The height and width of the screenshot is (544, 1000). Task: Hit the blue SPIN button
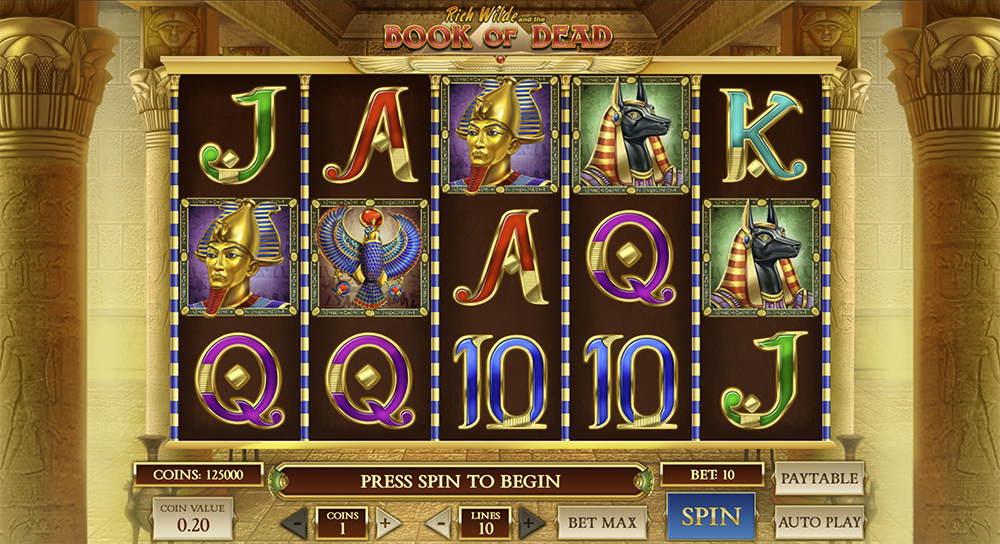711,516
